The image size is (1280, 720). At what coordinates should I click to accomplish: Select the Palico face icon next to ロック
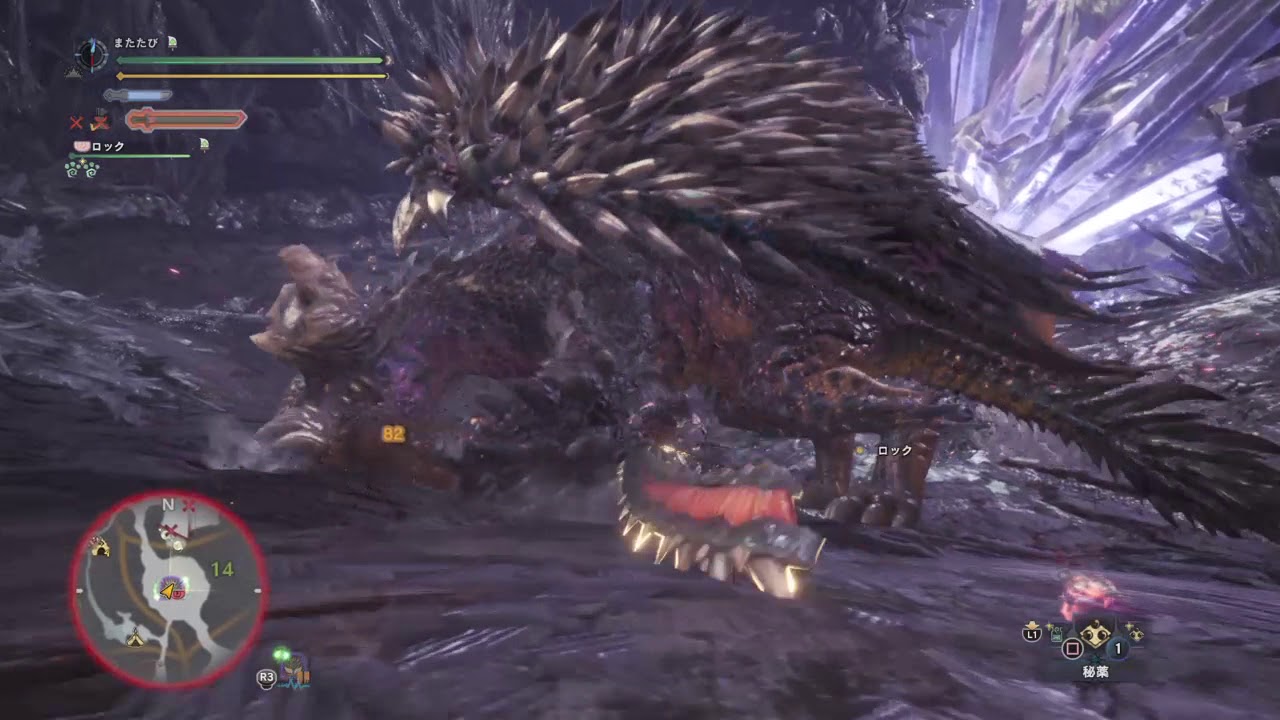click(81, 146)
